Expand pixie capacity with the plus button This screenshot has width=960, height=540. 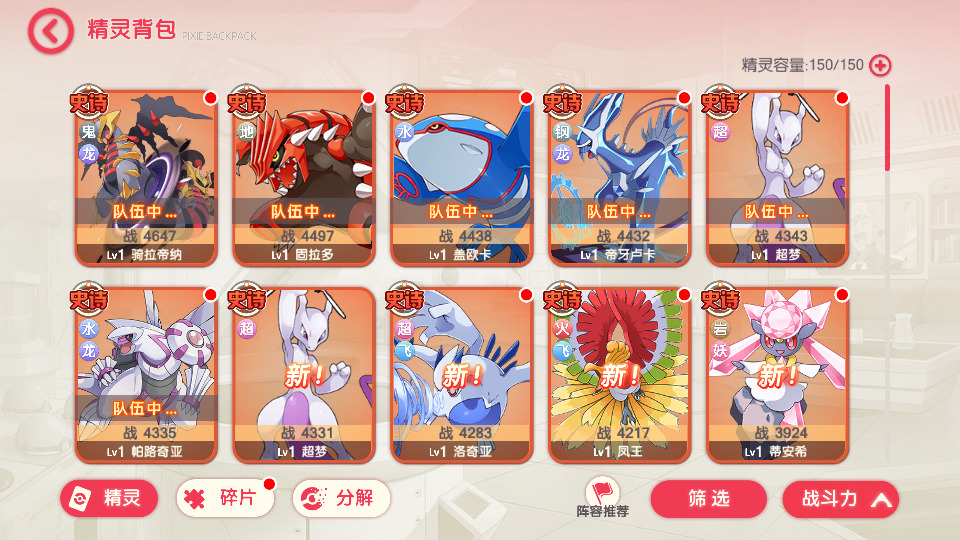click(x=880, y=66)
